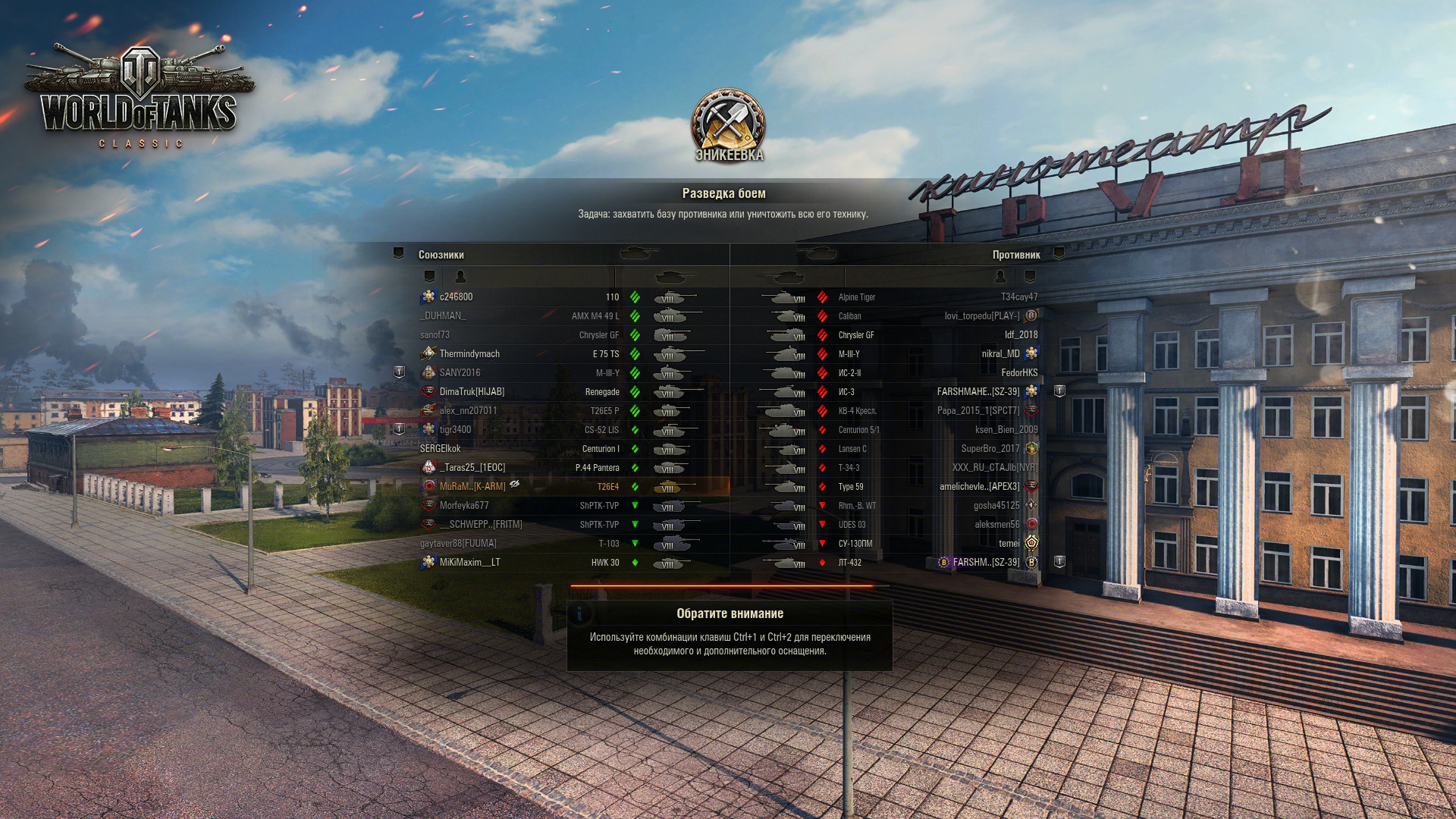Choose the highlighted MuRaM..[K-ARM] T26E4 row
This screenshot has height=819, width=1456.
472,487
